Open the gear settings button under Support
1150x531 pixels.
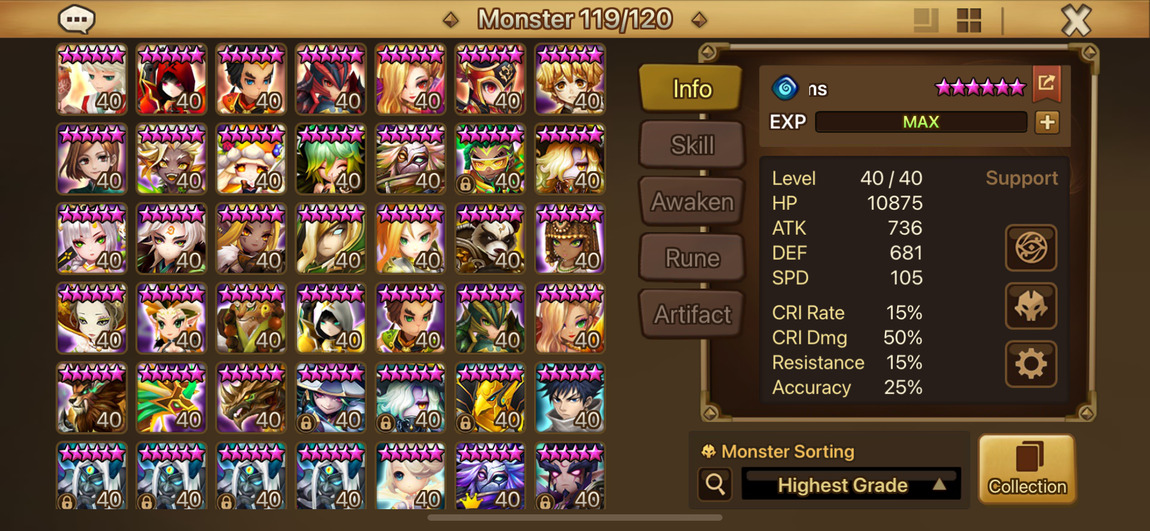click(1030, 363)
